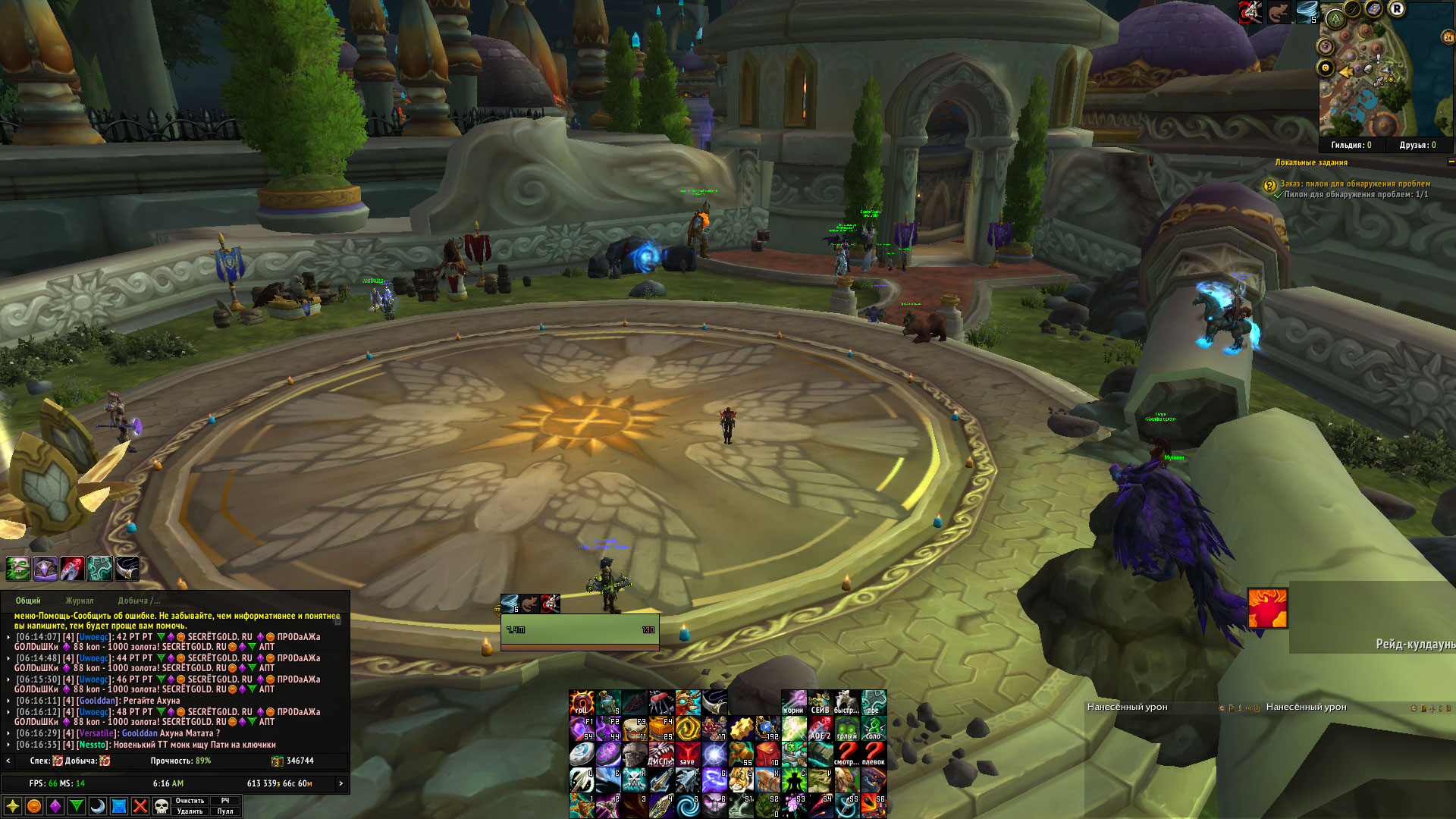Activate the roll ability icon
The width and height of the screenshot is (1456, 819).
pyautogui.click(x=582, y=703)
